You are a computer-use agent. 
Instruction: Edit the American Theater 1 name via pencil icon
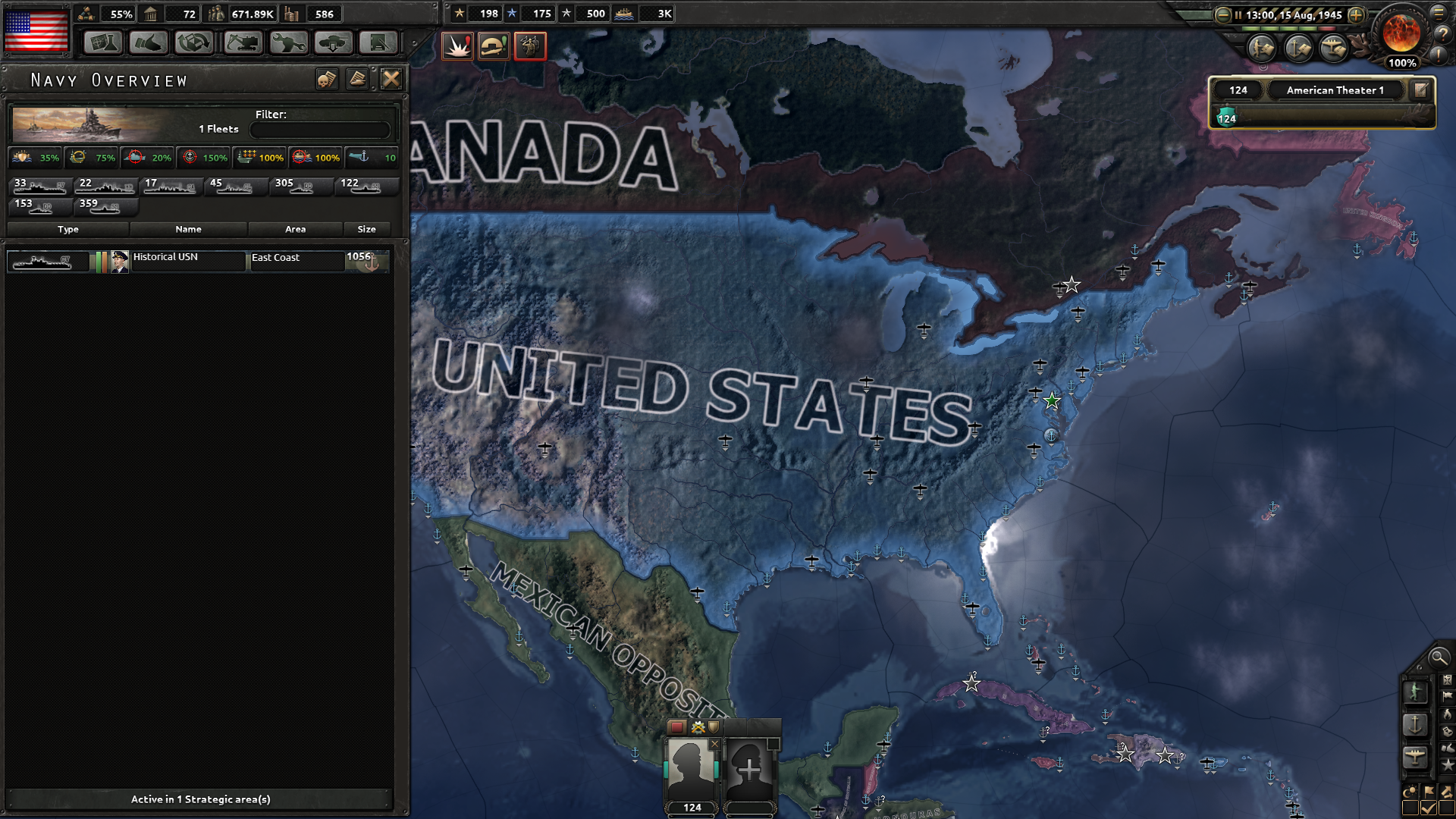click(1422, 89)
